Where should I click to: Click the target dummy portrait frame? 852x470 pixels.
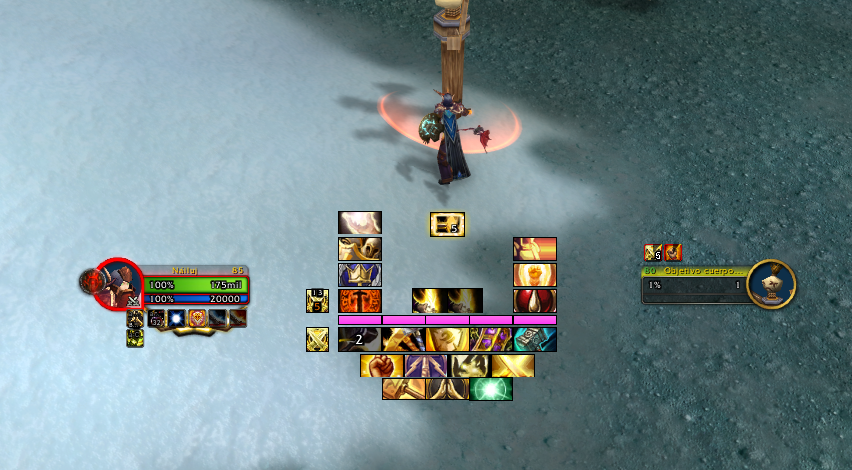(x=771, y=284)
